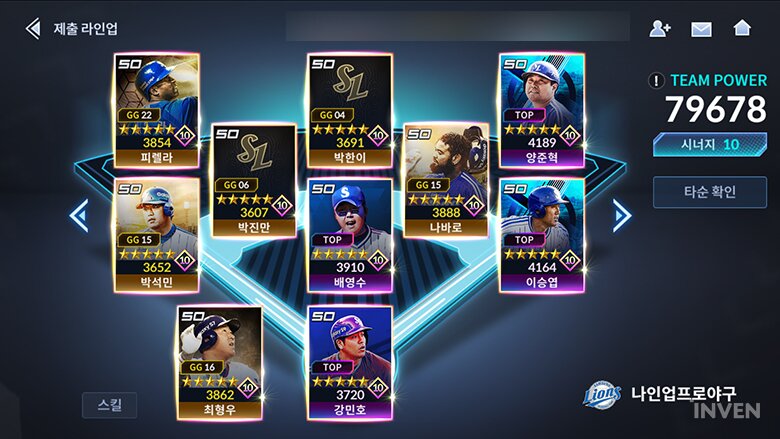Show the previous lineup page arrow
Screen dimensions: 780x439
(79, 215)
